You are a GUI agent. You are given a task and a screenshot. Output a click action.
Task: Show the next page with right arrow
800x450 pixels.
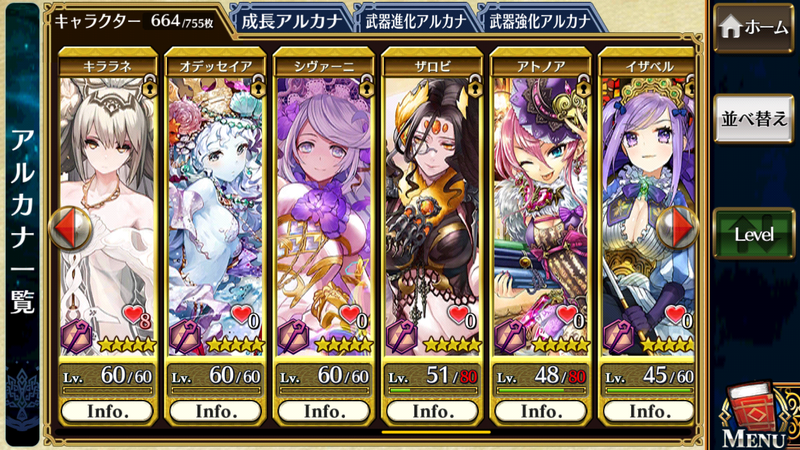[x=684, y=228]
